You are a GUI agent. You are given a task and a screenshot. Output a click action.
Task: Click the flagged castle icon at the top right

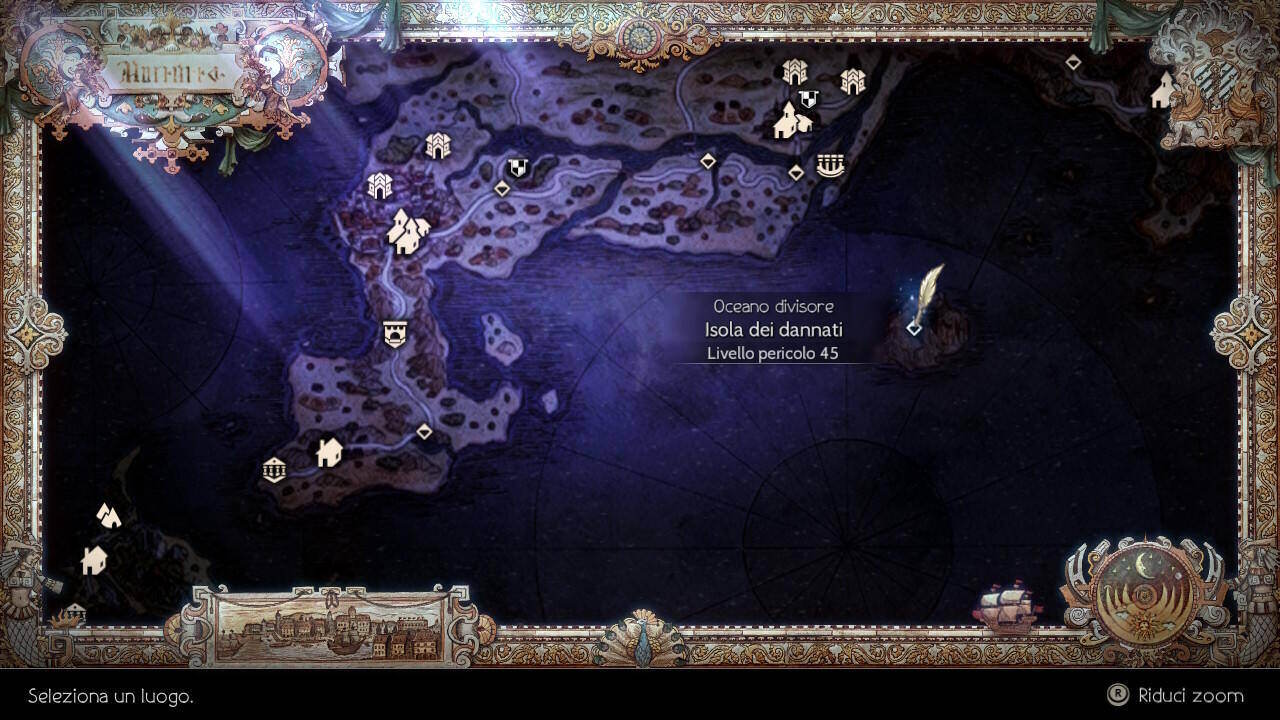point(807,98)
